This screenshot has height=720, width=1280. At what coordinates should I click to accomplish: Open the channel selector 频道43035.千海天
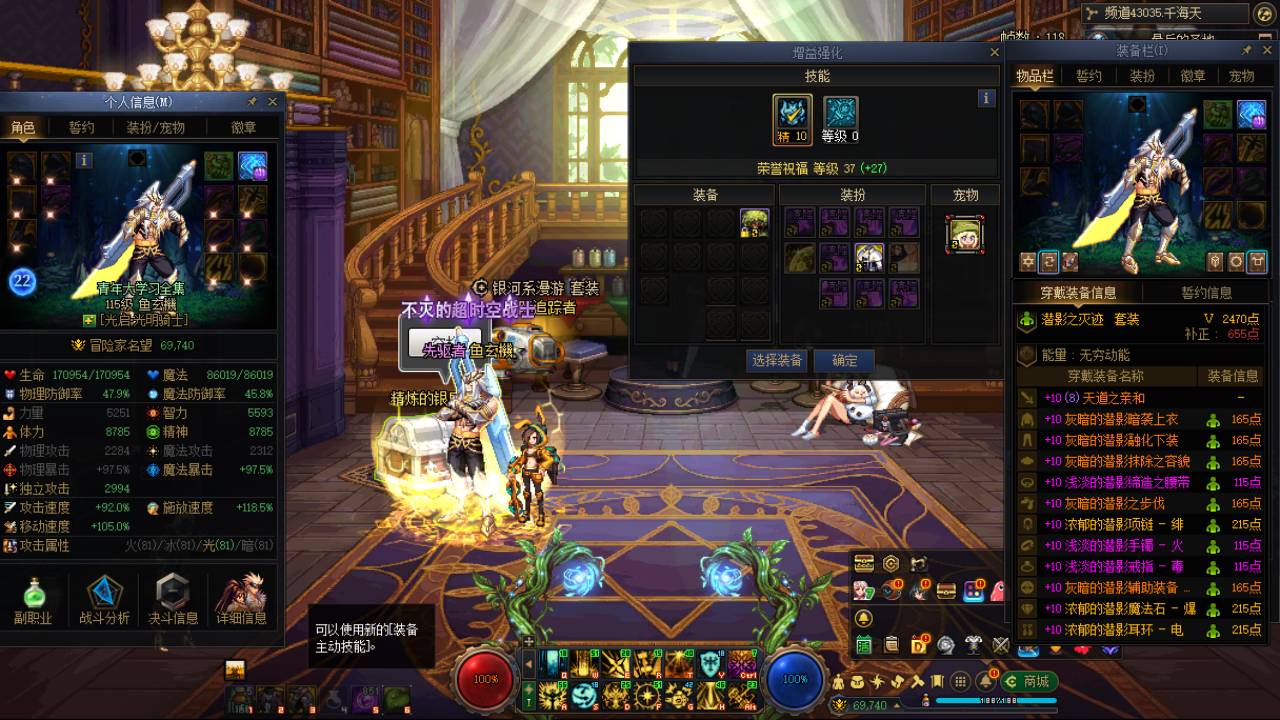tap(1166, 13)
